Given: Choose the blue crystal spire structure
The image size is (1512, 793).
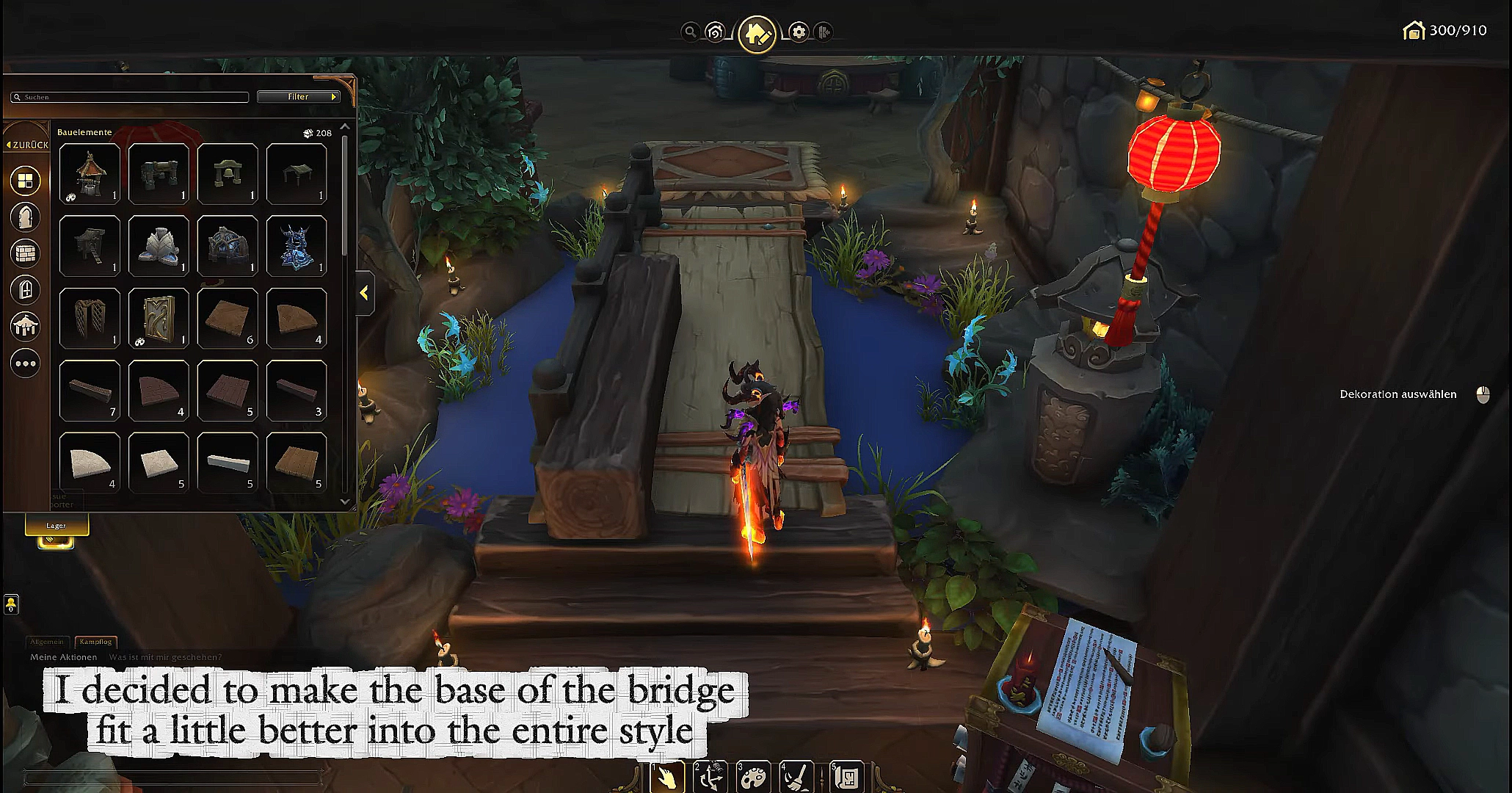Looking at the screenshot, I should pyautogui.click(x=297, y=246).
